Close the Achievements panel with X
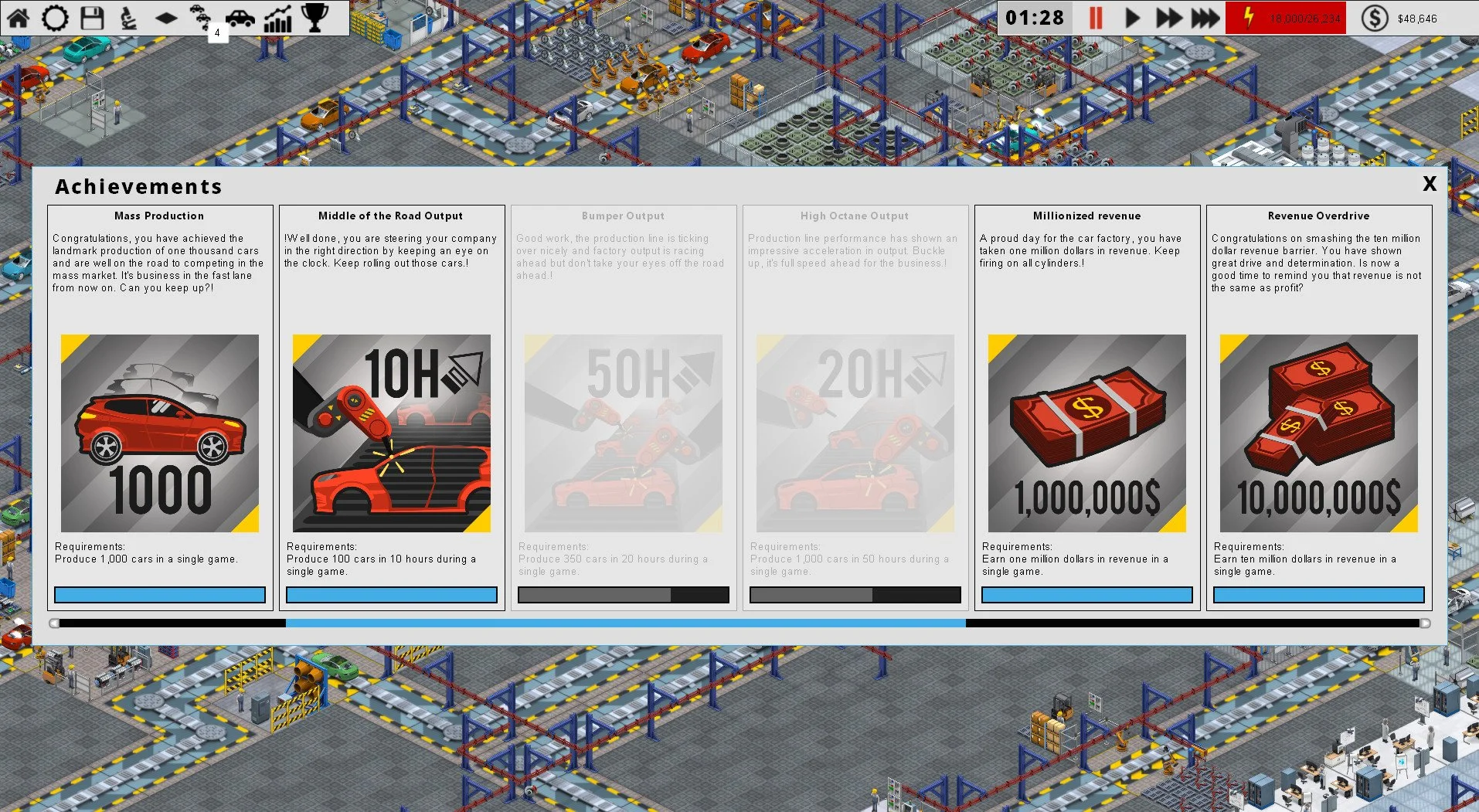 click(x=1429, y=185)
